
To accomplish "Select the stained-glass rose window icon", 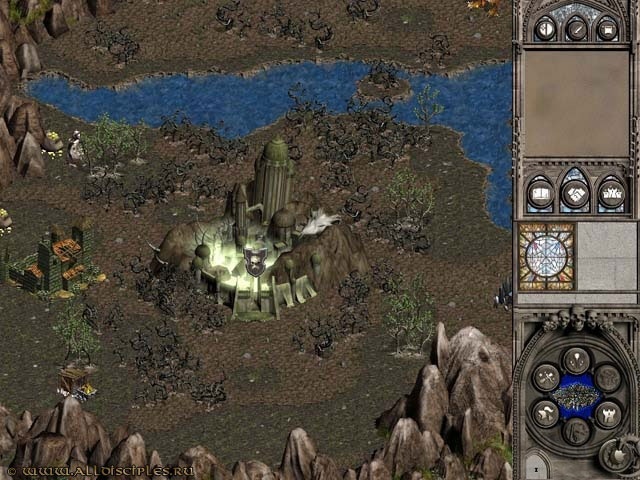I will 546,256.
